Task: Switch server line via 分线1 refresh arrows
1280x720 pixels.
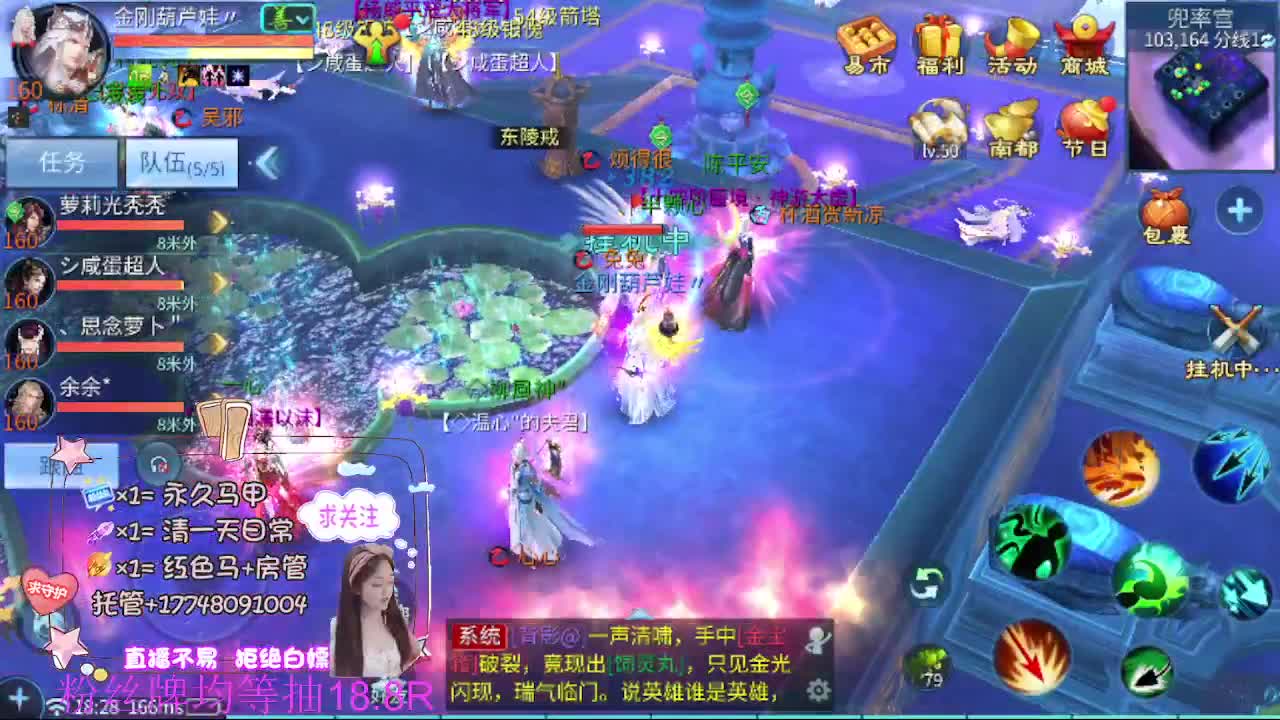Action: (x=1268, y=37)
